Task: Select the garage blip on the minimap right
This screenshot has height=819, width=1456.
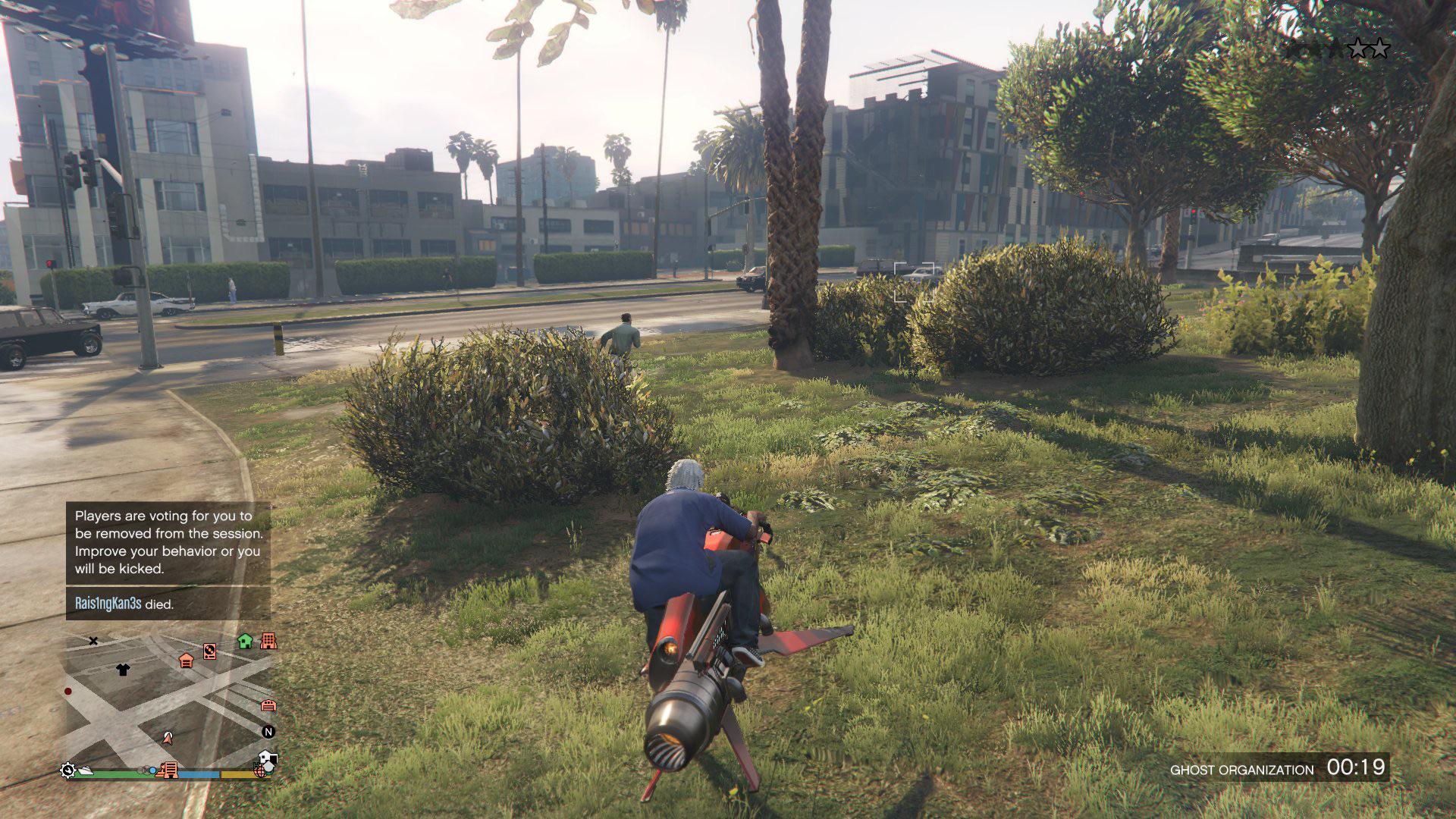Action: click(268, 706)
